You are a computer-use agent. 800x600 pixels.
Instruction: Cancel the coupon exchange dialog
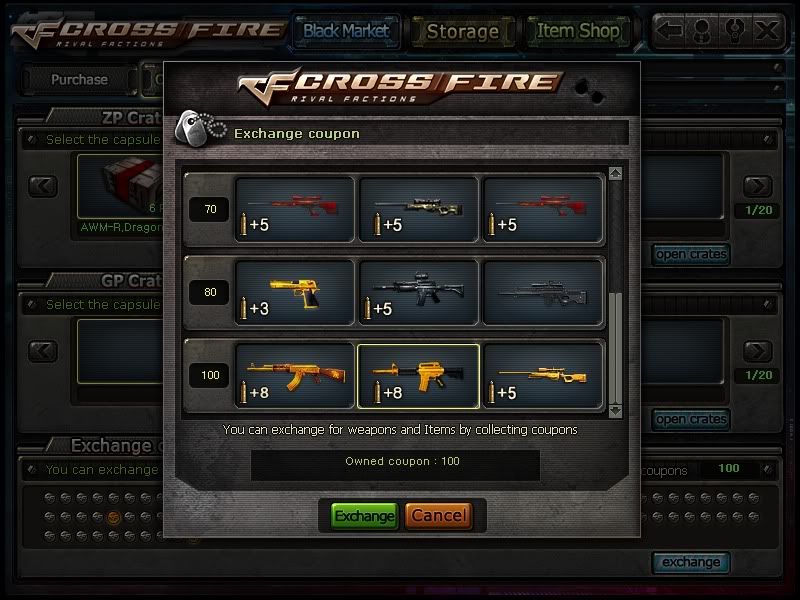pyautogui.click(x=438, y=516)
